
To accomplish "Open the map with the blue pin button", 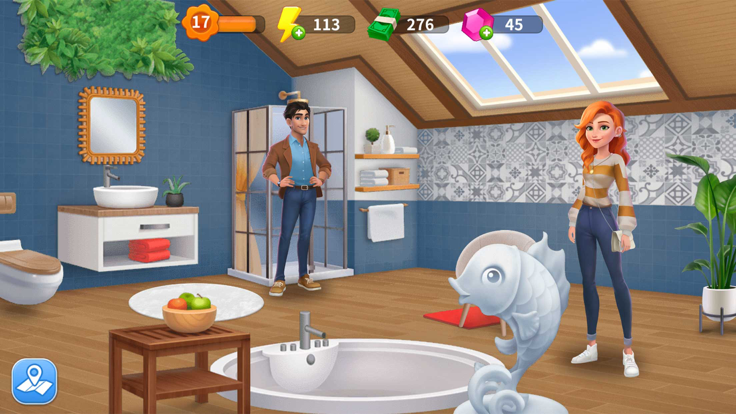I will pyautogui.click(x=34, y=381).
